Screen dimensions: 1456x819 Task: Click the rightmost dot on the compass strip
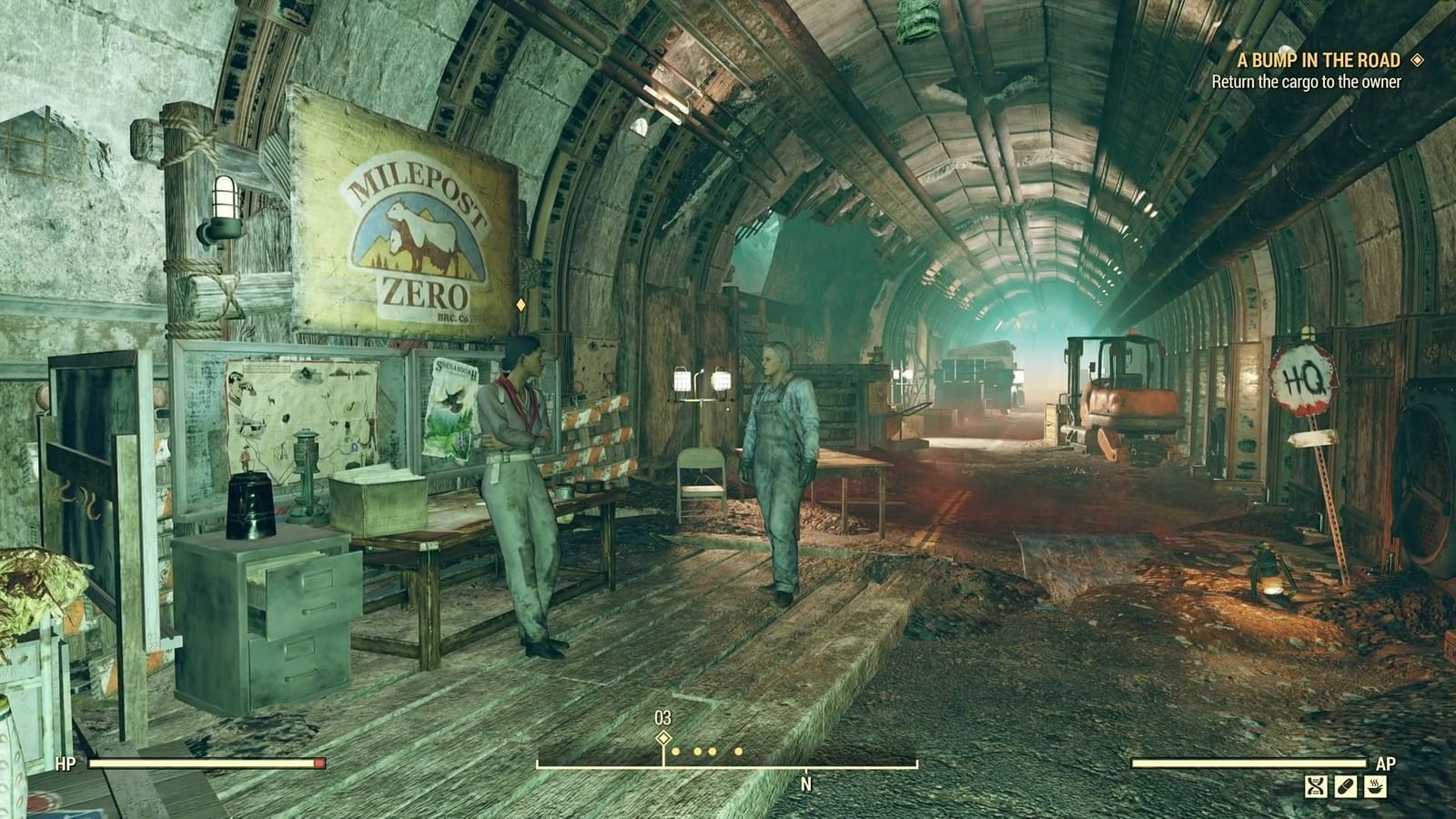pyautogui.click(x=738, y=751)
